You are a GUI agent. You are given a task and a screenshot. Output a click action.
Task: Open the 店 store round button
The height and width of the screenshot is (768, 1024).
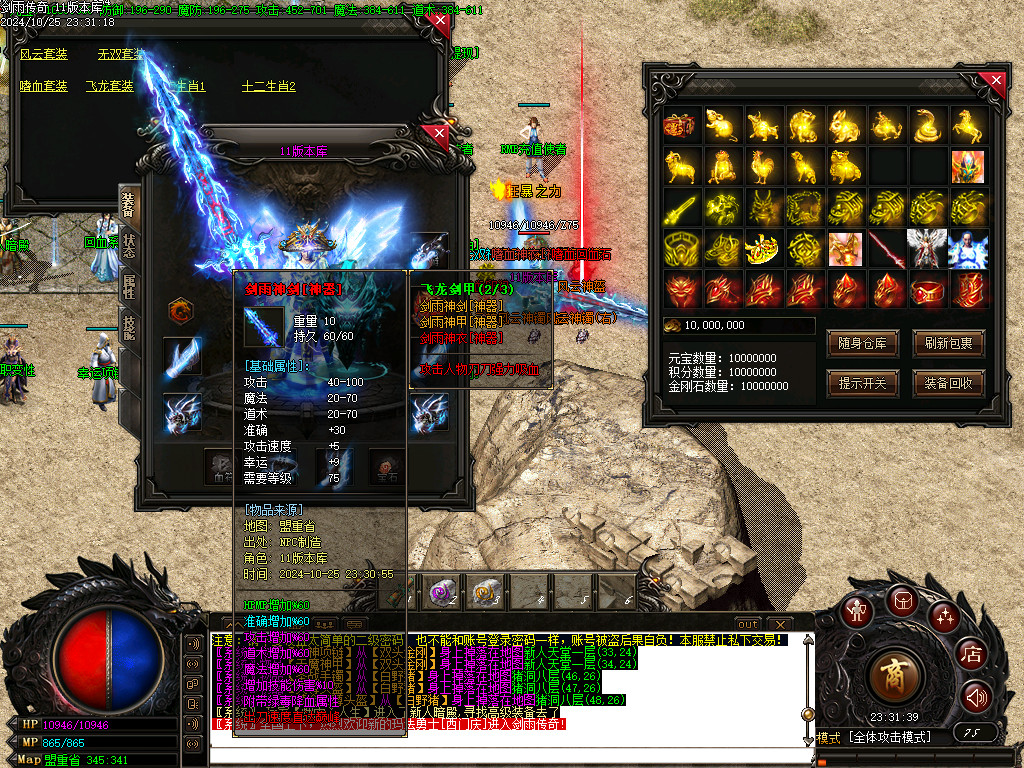970,655
